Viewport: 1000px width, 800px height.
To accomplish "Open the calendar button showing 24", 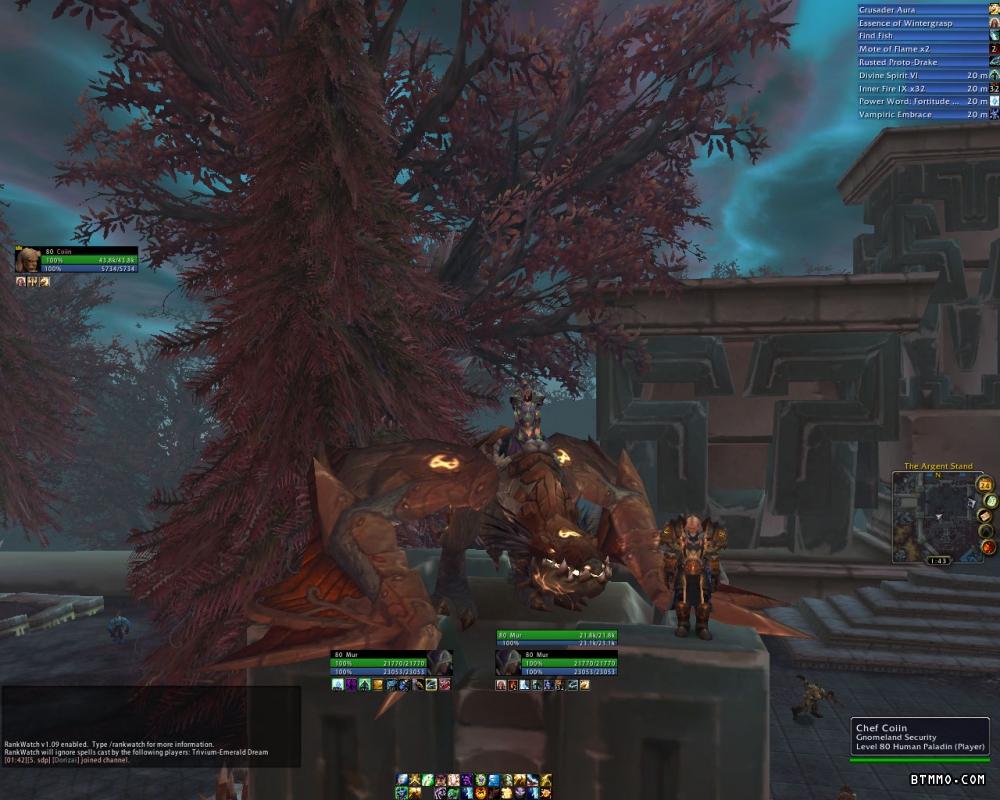I will [985, 485].
